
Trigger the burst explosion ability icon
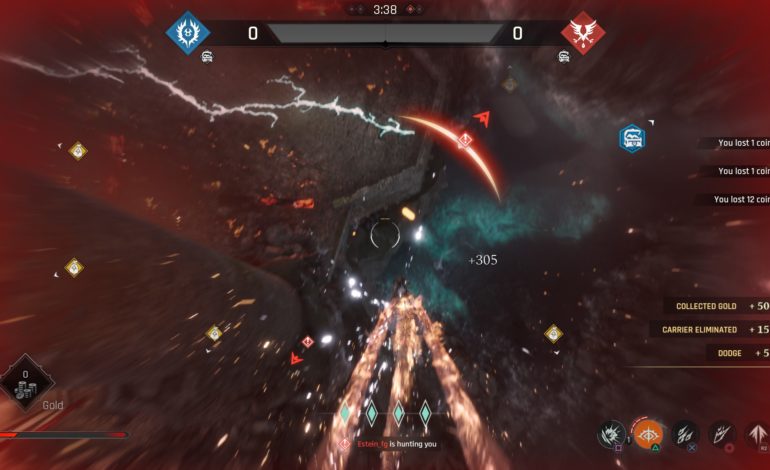pyautogui.click(x=610, y=435)
